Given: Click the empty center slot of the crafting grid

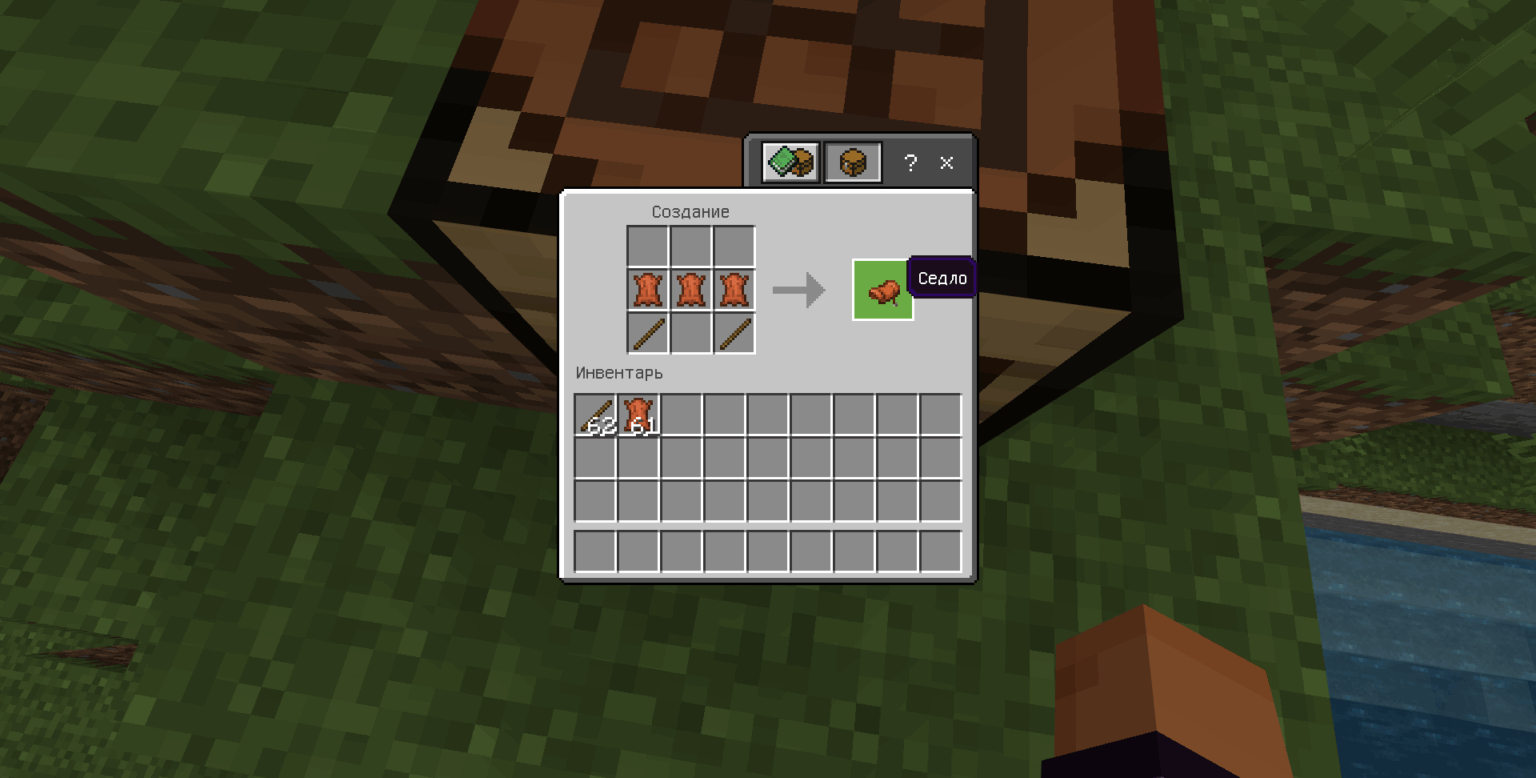Looking at the screenshot, I should point(691,244).
